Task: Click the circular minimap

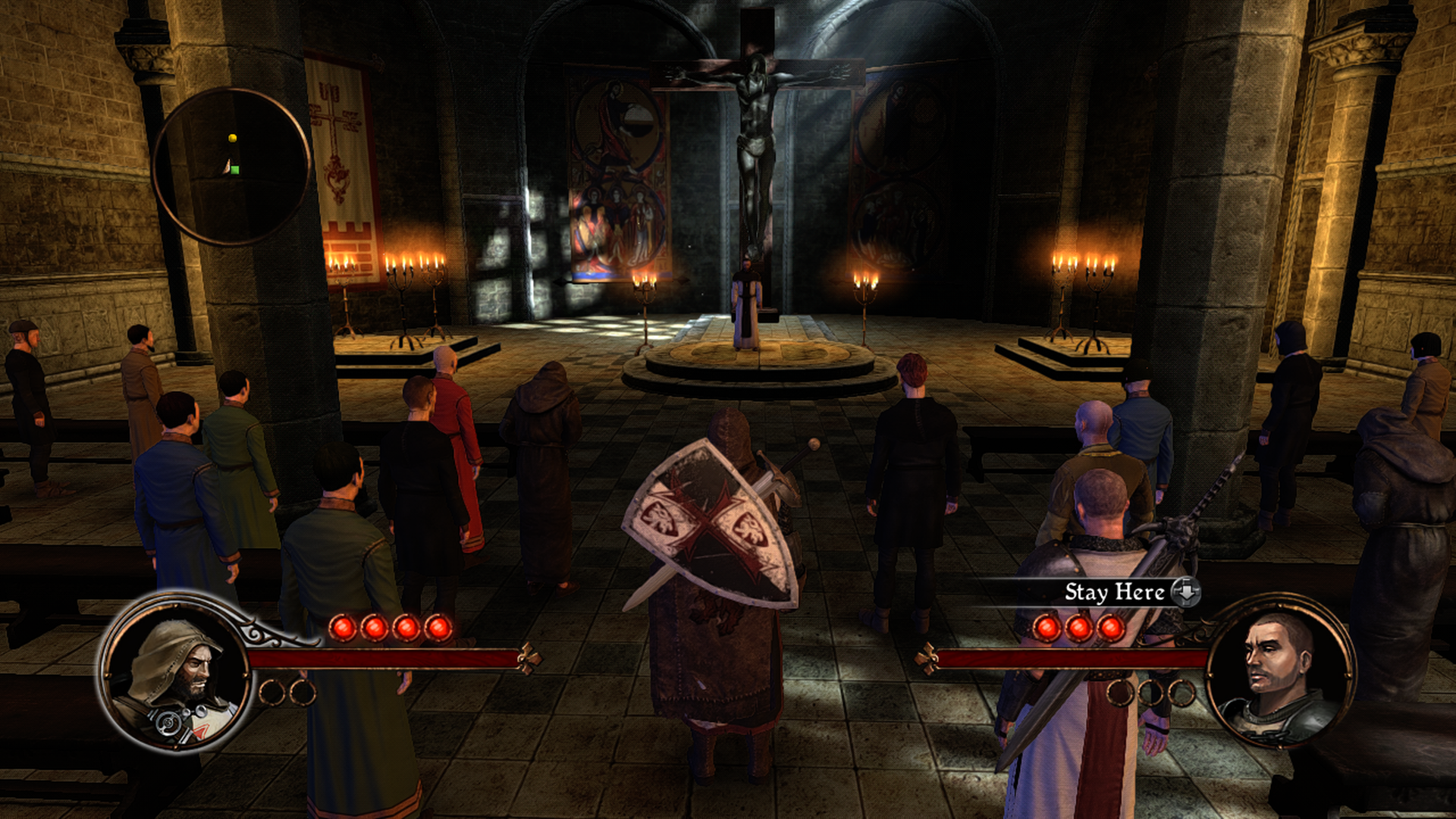Action: coord(231,166)
